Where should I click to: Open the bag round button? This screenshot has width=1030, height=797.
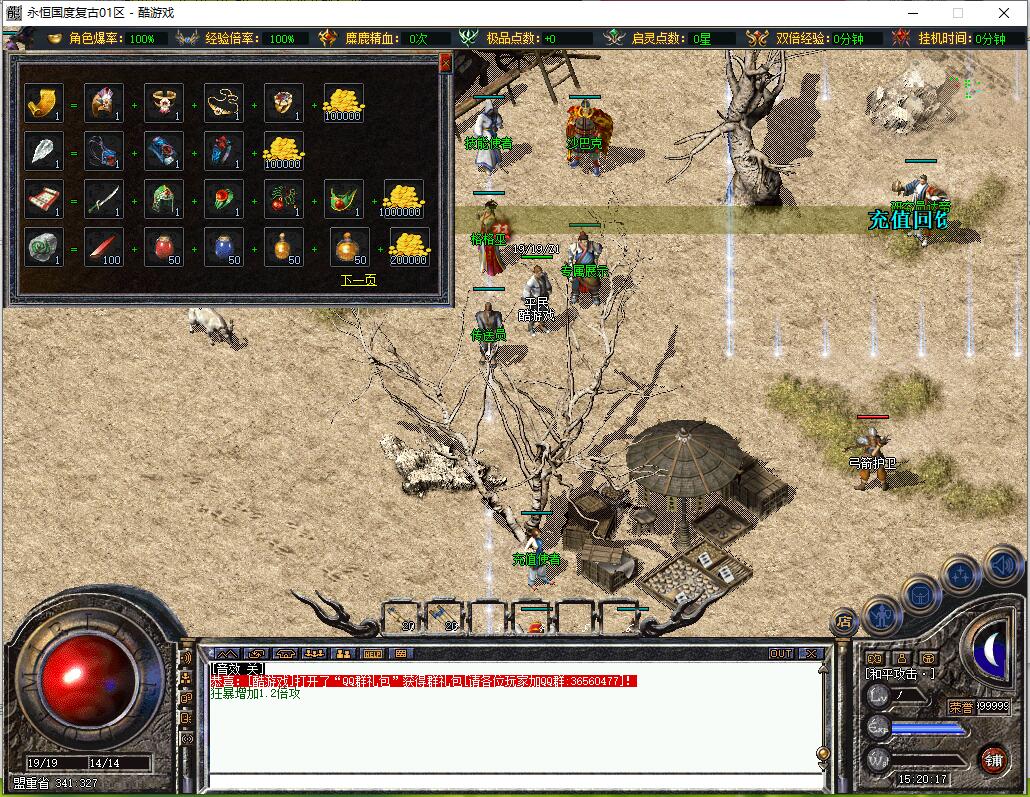point(921,595)
